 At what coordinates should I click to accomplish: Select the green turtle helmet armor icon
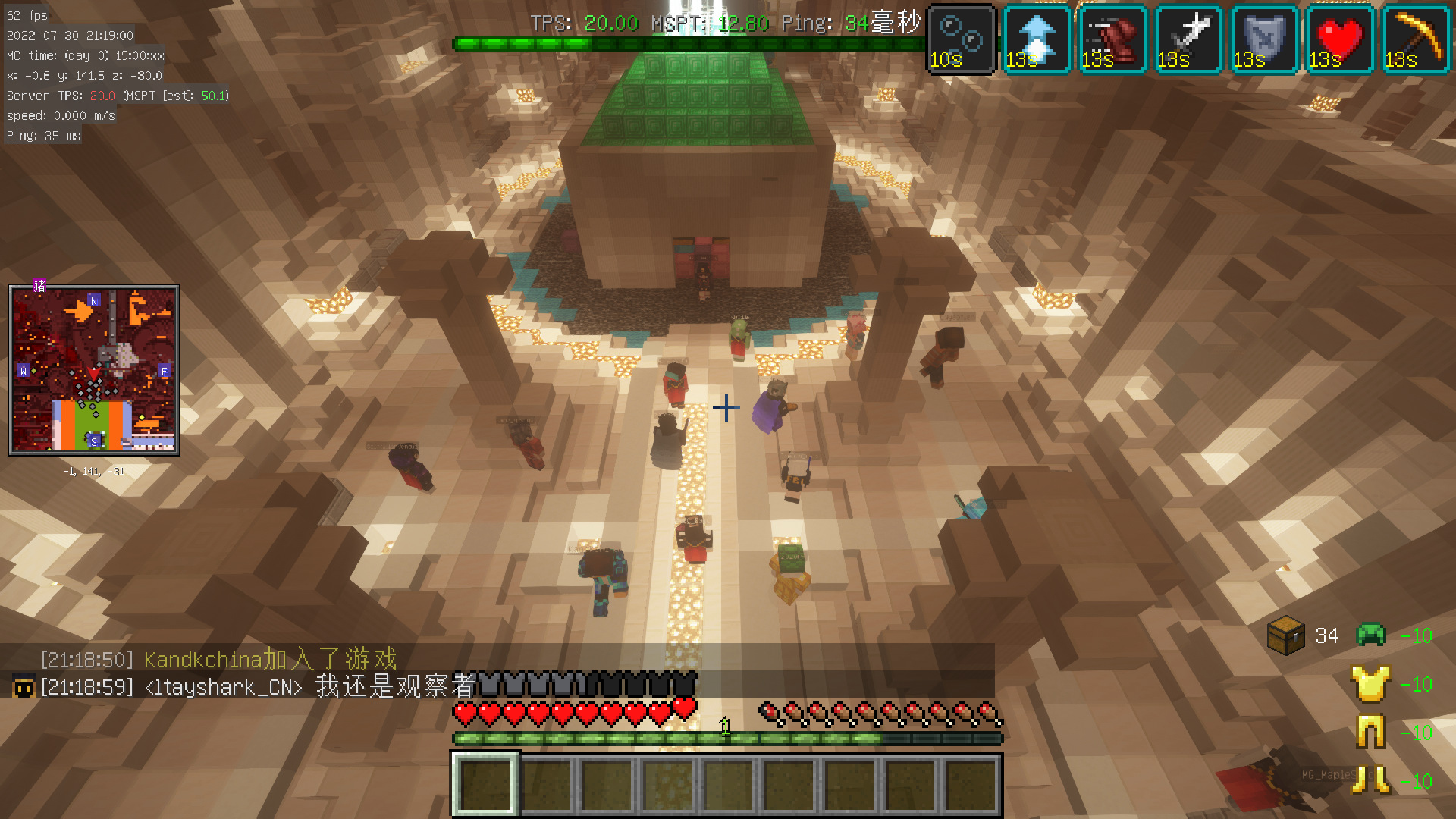click(1371, 635)
